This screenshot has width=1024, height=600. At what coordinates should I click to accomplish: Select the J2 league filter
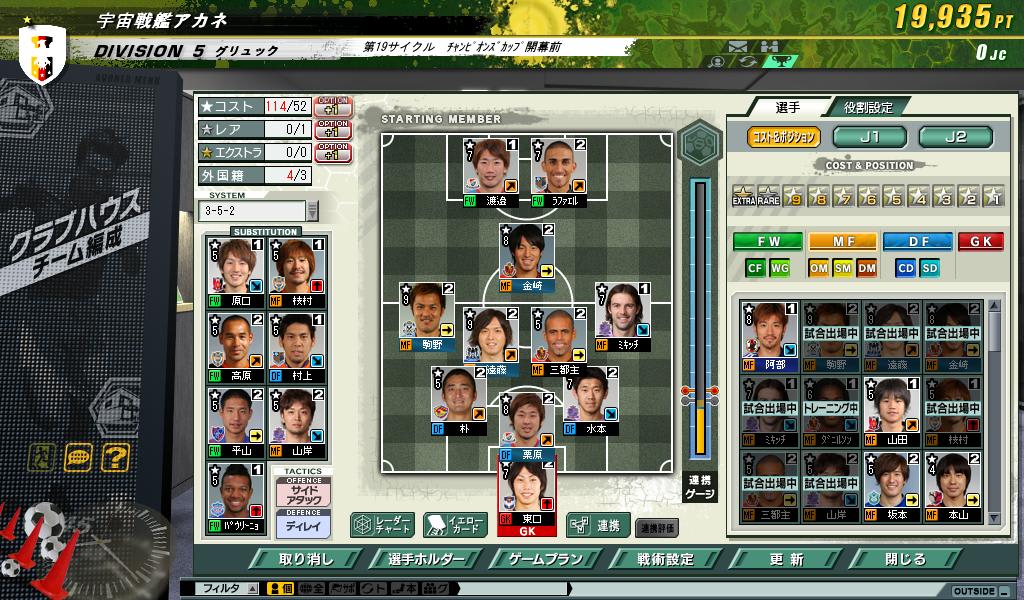click(956, 137)
